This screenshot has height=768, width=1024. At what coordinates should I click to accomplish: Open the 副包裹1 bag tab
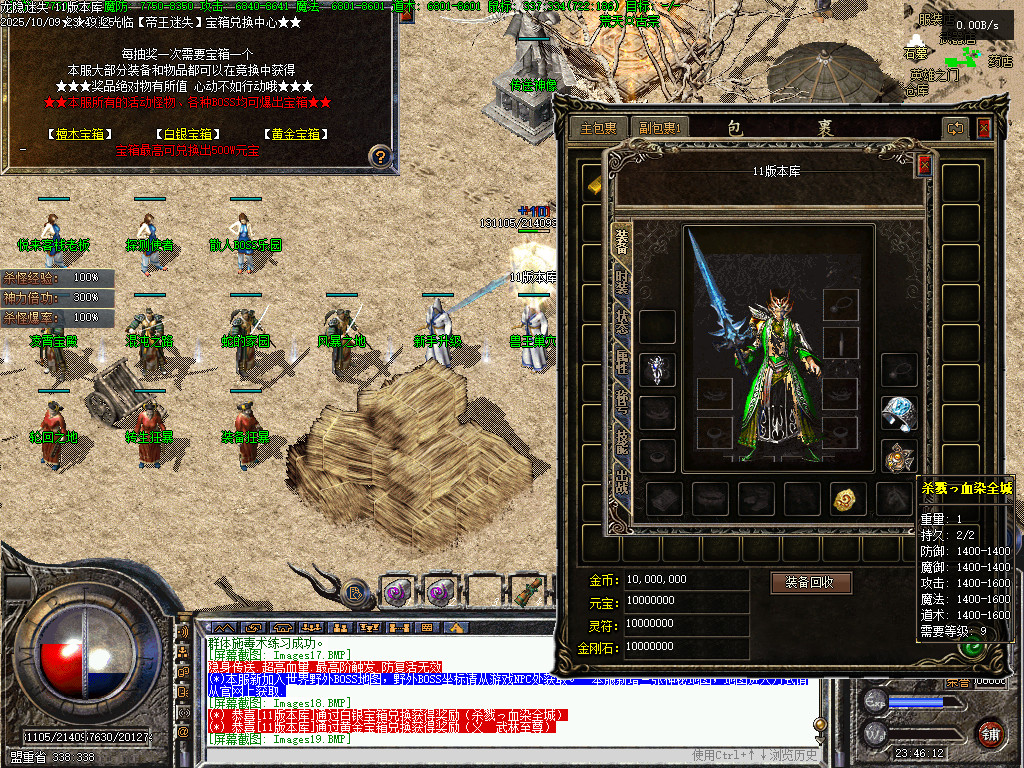(x=660, y=128)
